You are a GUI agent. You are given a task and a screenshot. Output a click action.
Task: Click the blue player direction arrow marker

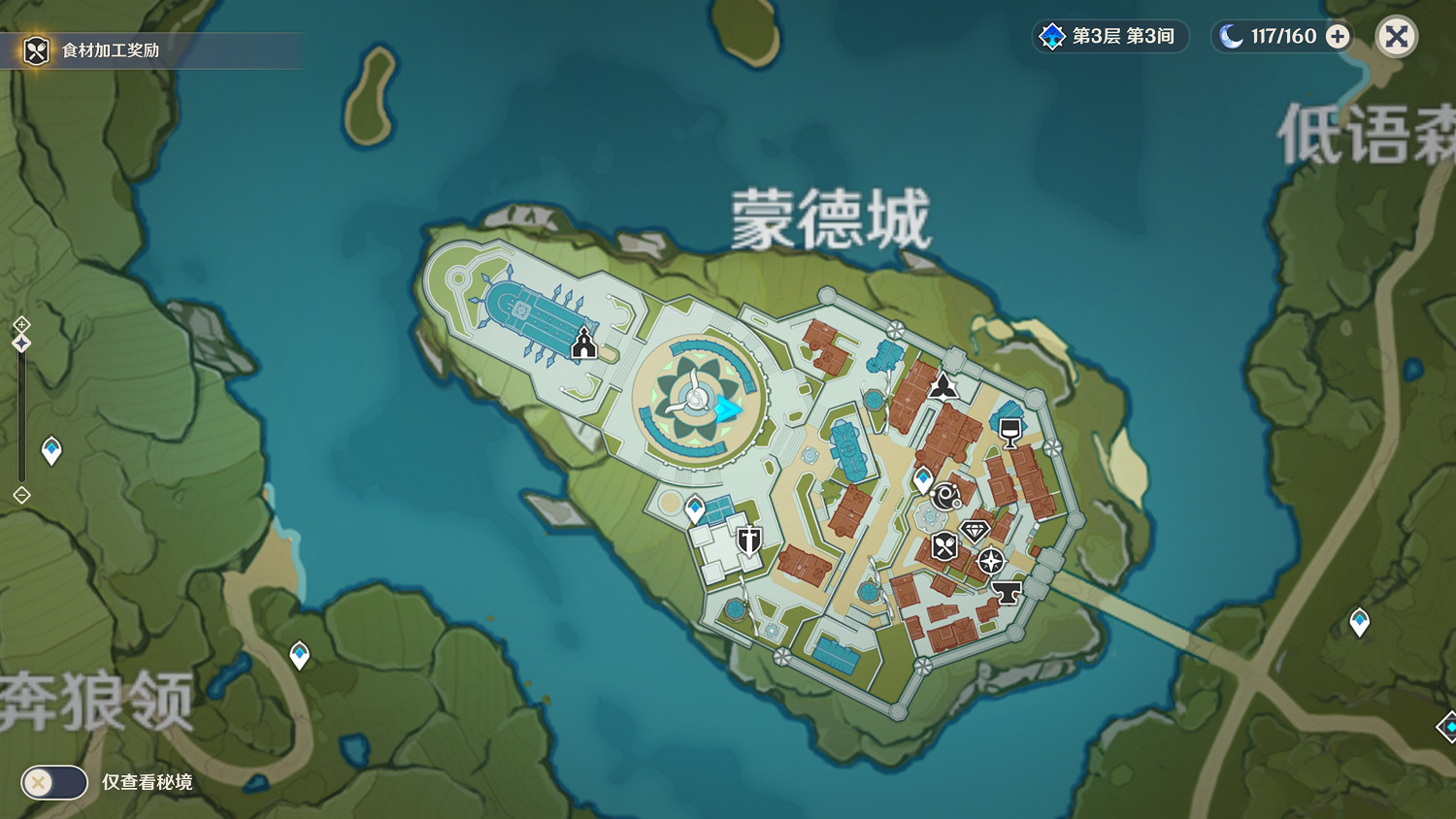pyautogui.click(x=729, y=409)
